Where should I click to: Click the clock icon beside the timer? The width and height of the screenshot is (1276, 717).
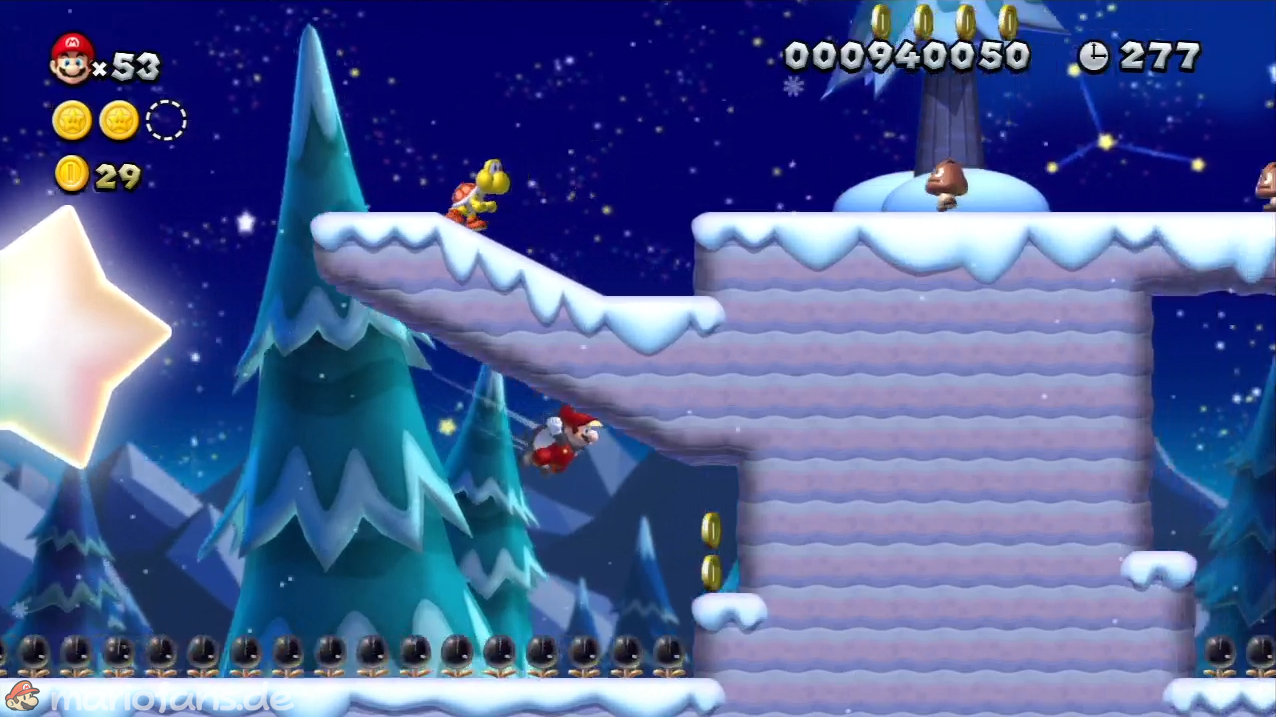1093,57
